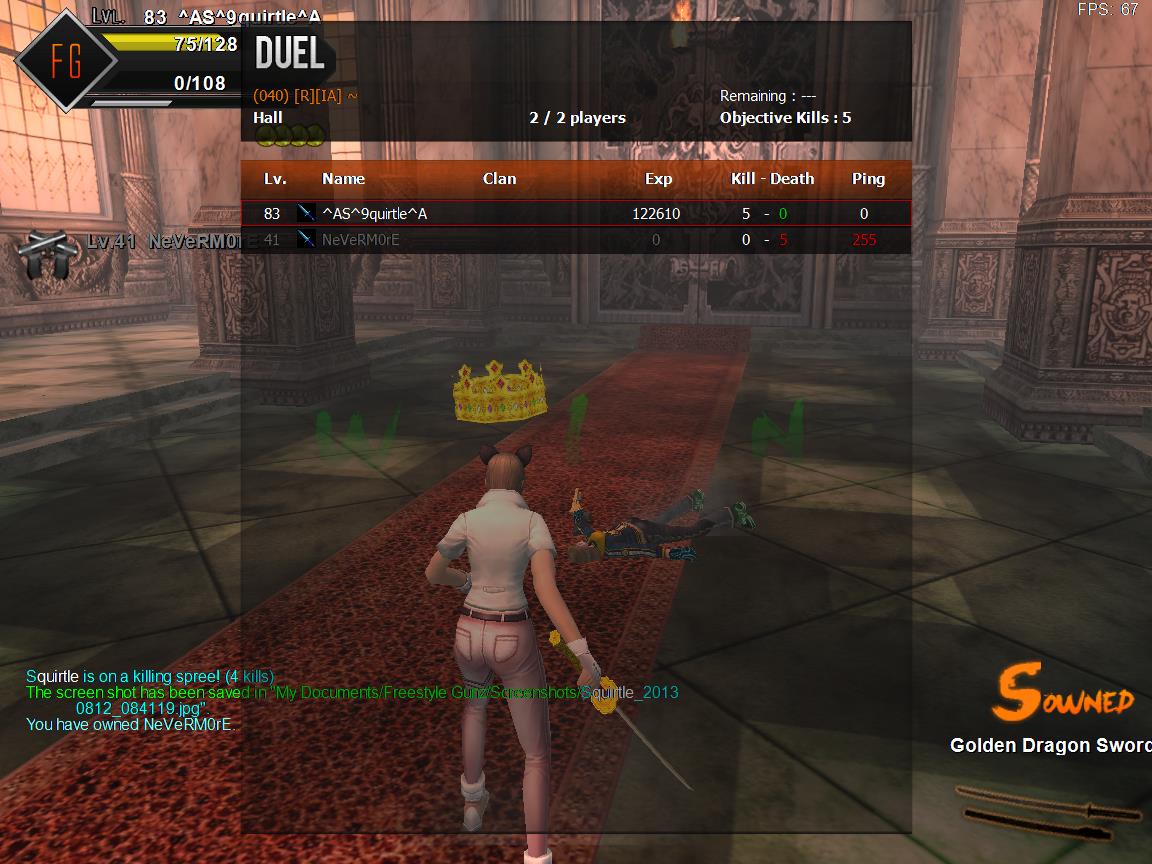The width and height of the screenshot is (1152, 864).
Task: Select NeVeRM0rE's row in the scoreboard
Action: (576, 240)
